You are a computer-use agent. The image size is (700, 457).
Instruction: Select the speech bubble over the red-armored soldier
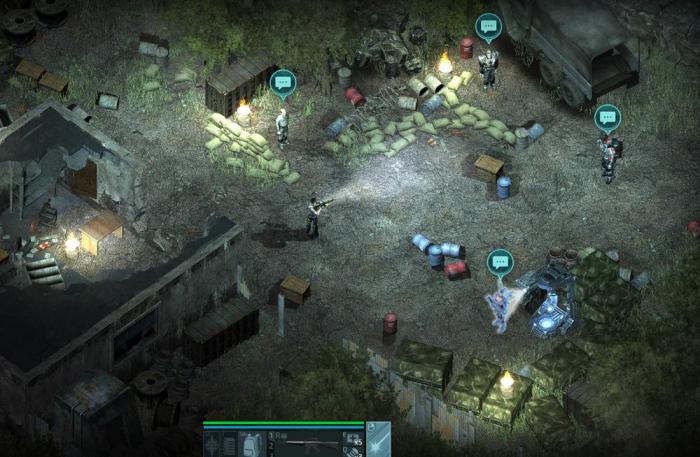tap(608, 117)
